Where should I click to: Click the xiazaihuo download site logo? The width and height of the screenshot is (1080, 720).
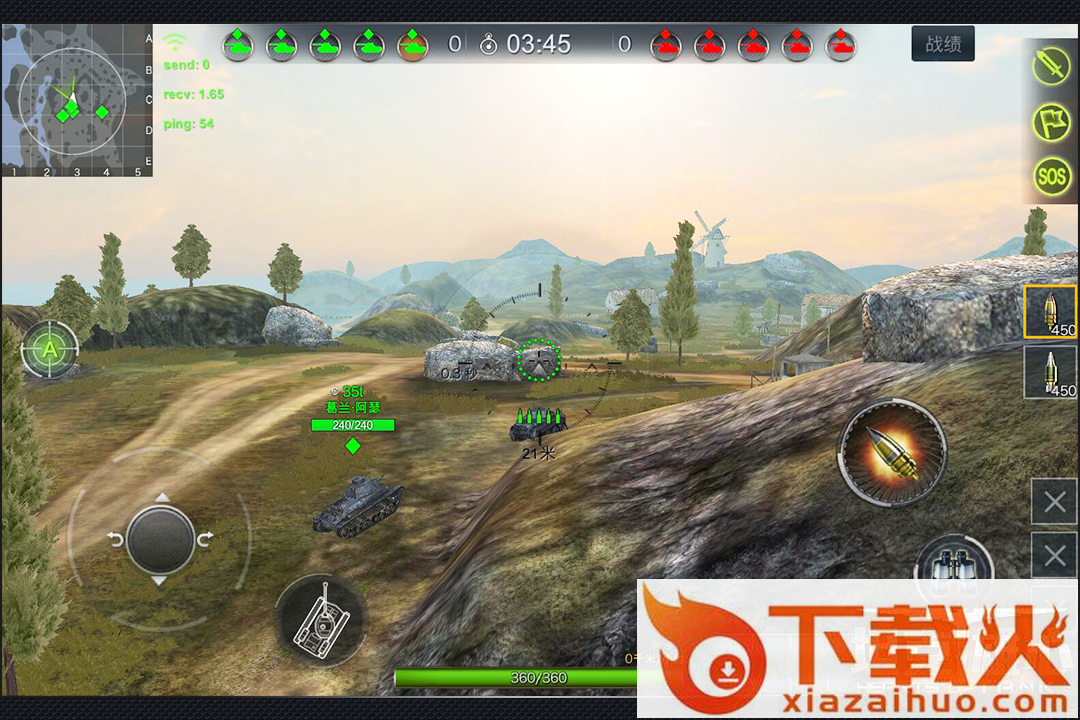pos(857,648)
